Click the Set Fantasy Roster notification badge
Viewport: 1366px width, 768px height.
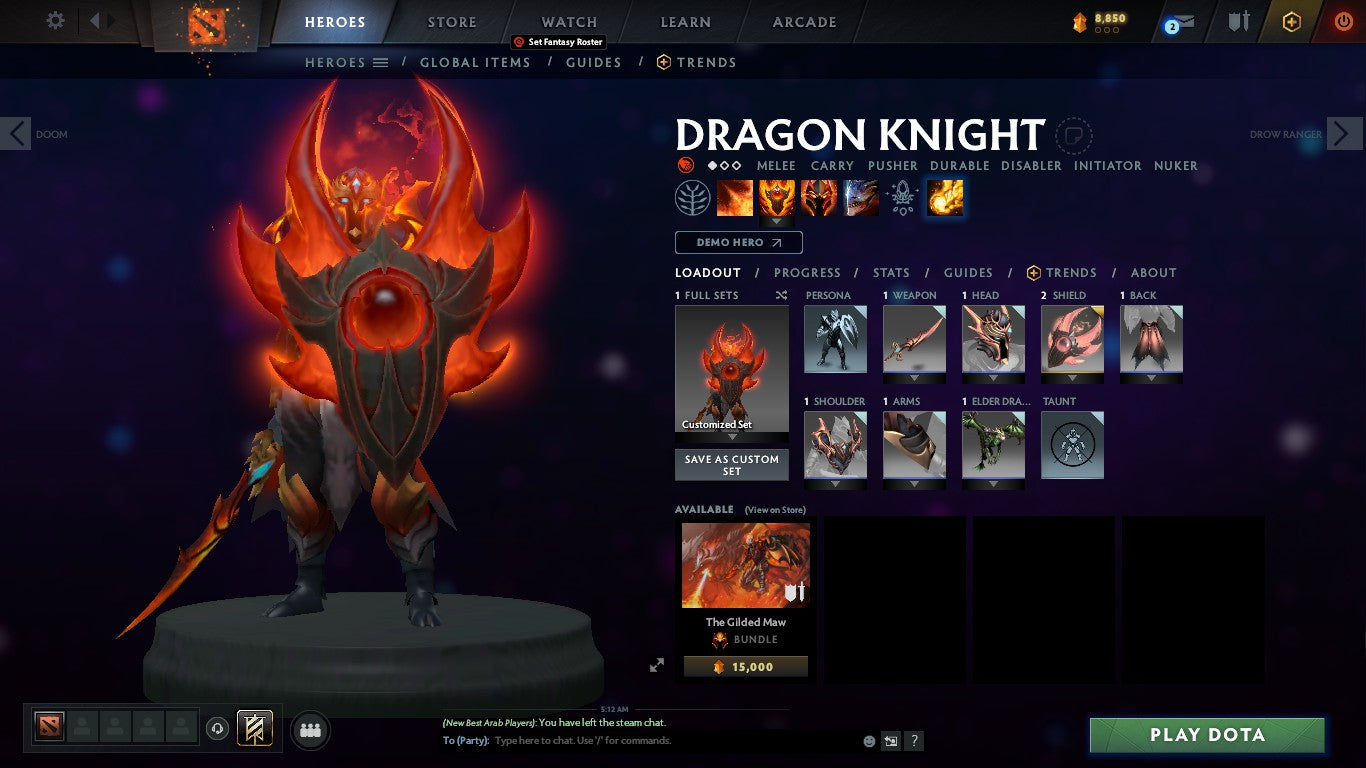pyautogui.click(x=560, y=42)
